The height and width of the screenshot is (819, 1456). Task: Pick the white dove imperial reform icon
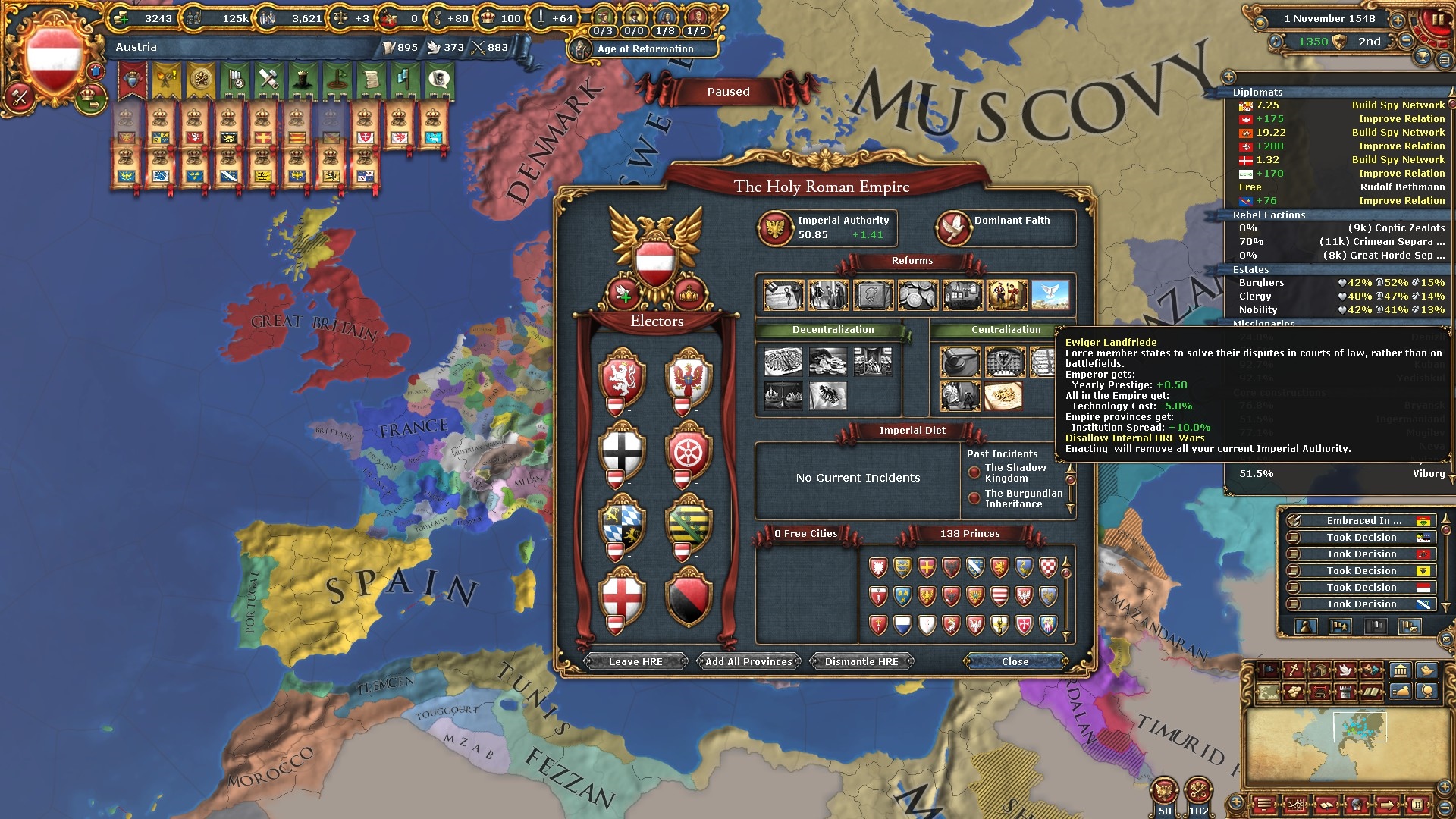click(x=1050, y=295)
